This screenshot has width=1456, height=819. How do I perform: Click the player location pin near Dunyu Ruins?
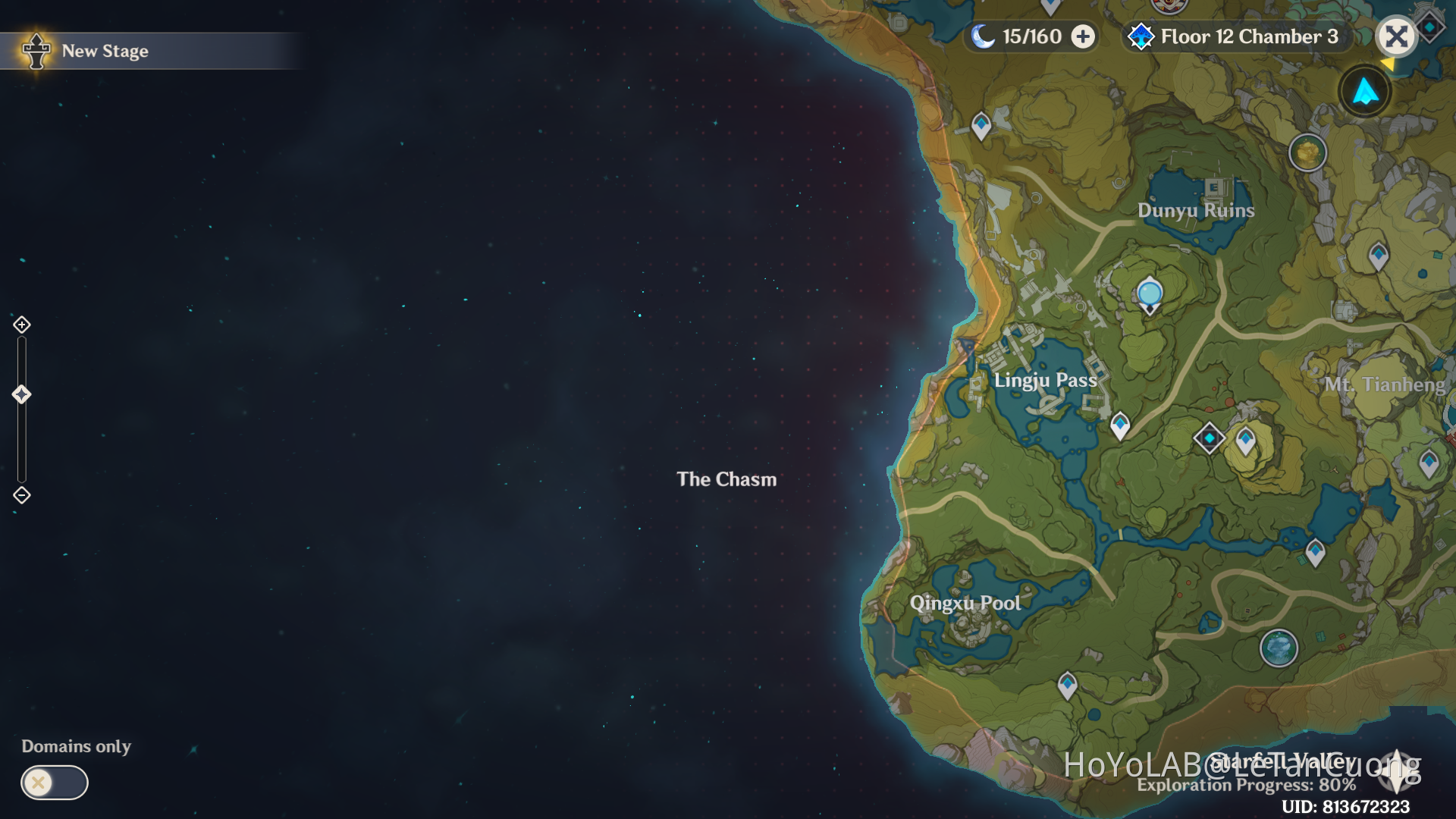1148,292
